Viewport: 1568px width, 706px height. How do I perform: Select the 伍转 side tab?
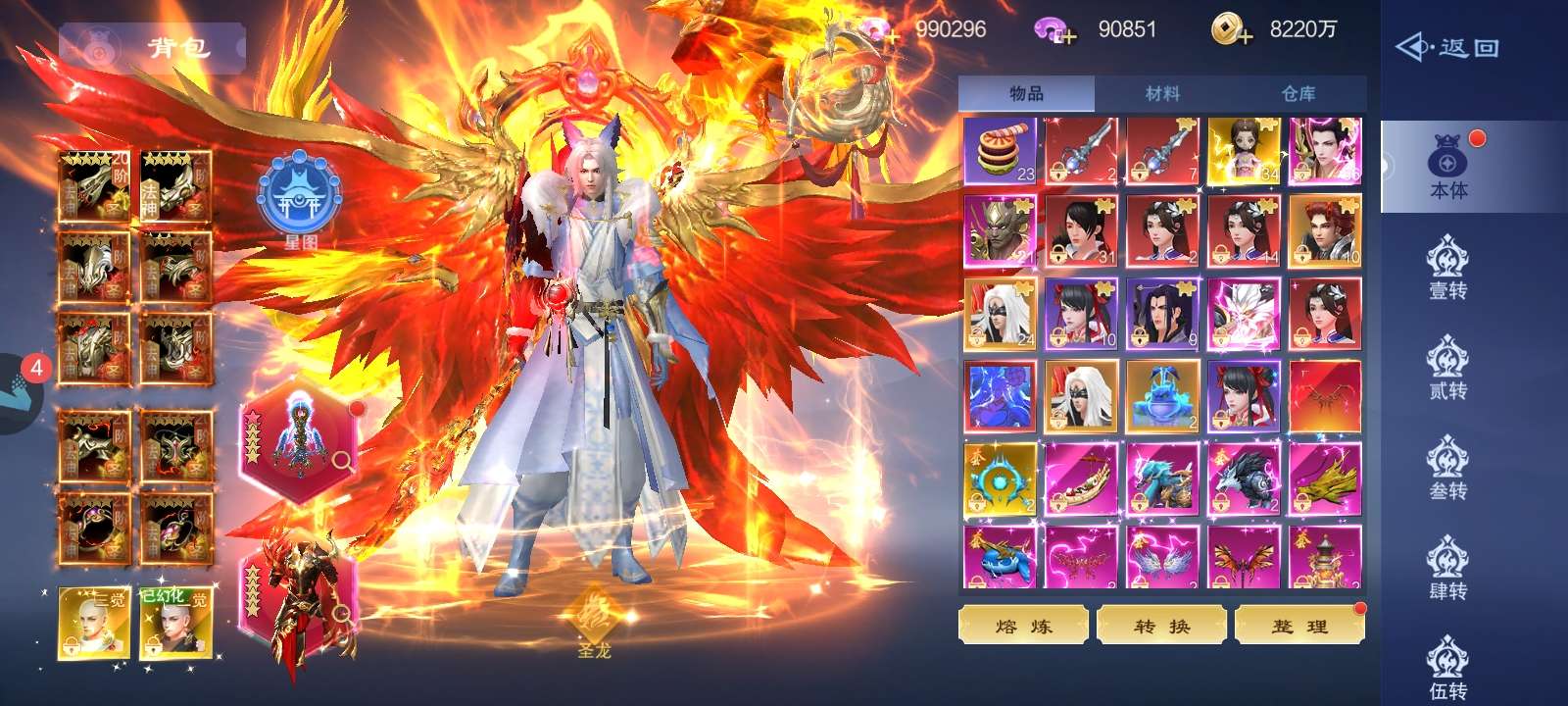pyautogui.click(x=1448, y=669)
